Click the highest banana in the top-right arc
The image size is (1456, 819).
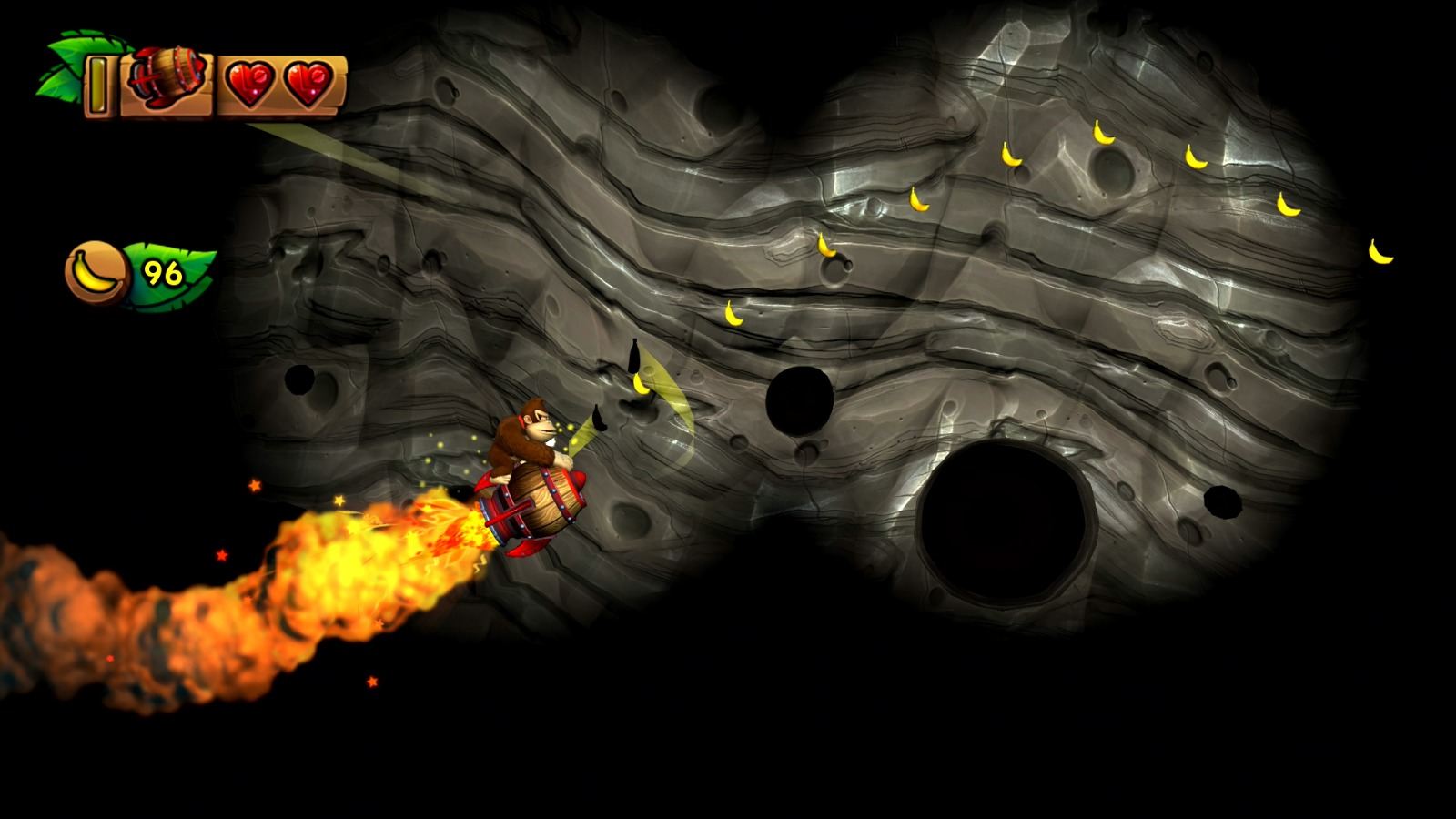(x=1103, y=134)
